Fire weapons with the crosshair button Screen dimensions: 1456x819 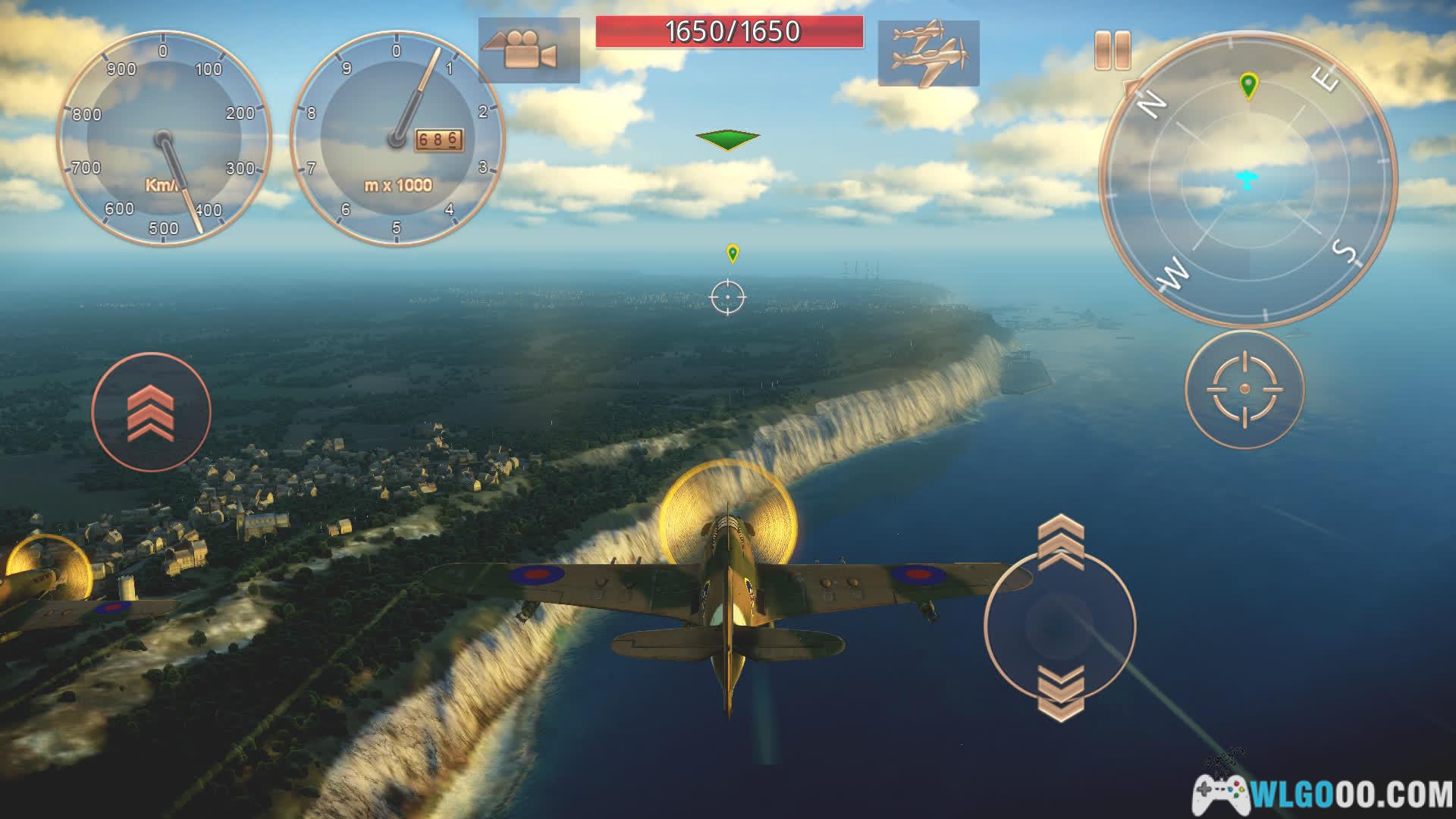(x=1244, y=389)
